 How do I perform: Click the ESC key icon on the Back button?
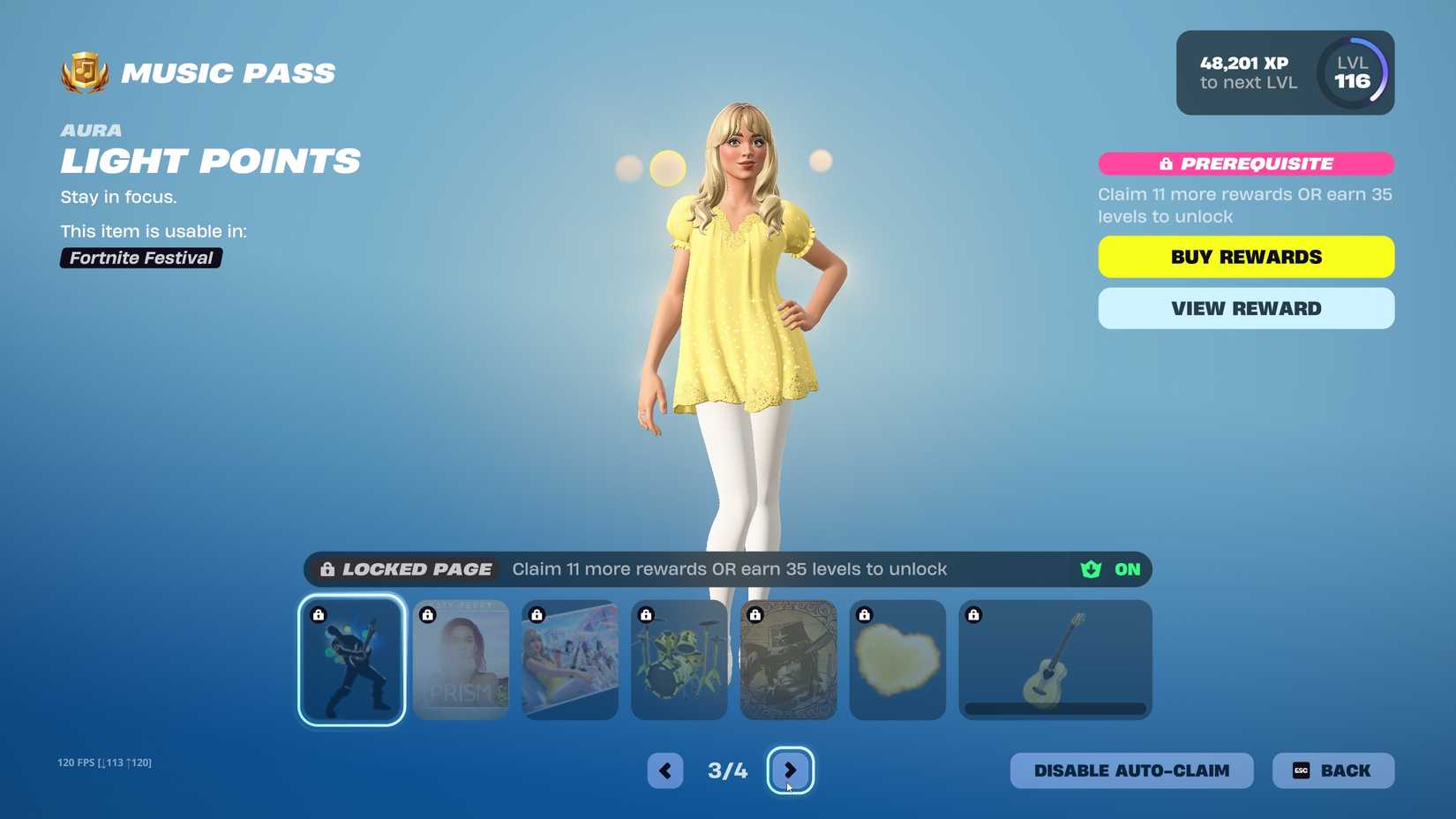pos(1301,770)
